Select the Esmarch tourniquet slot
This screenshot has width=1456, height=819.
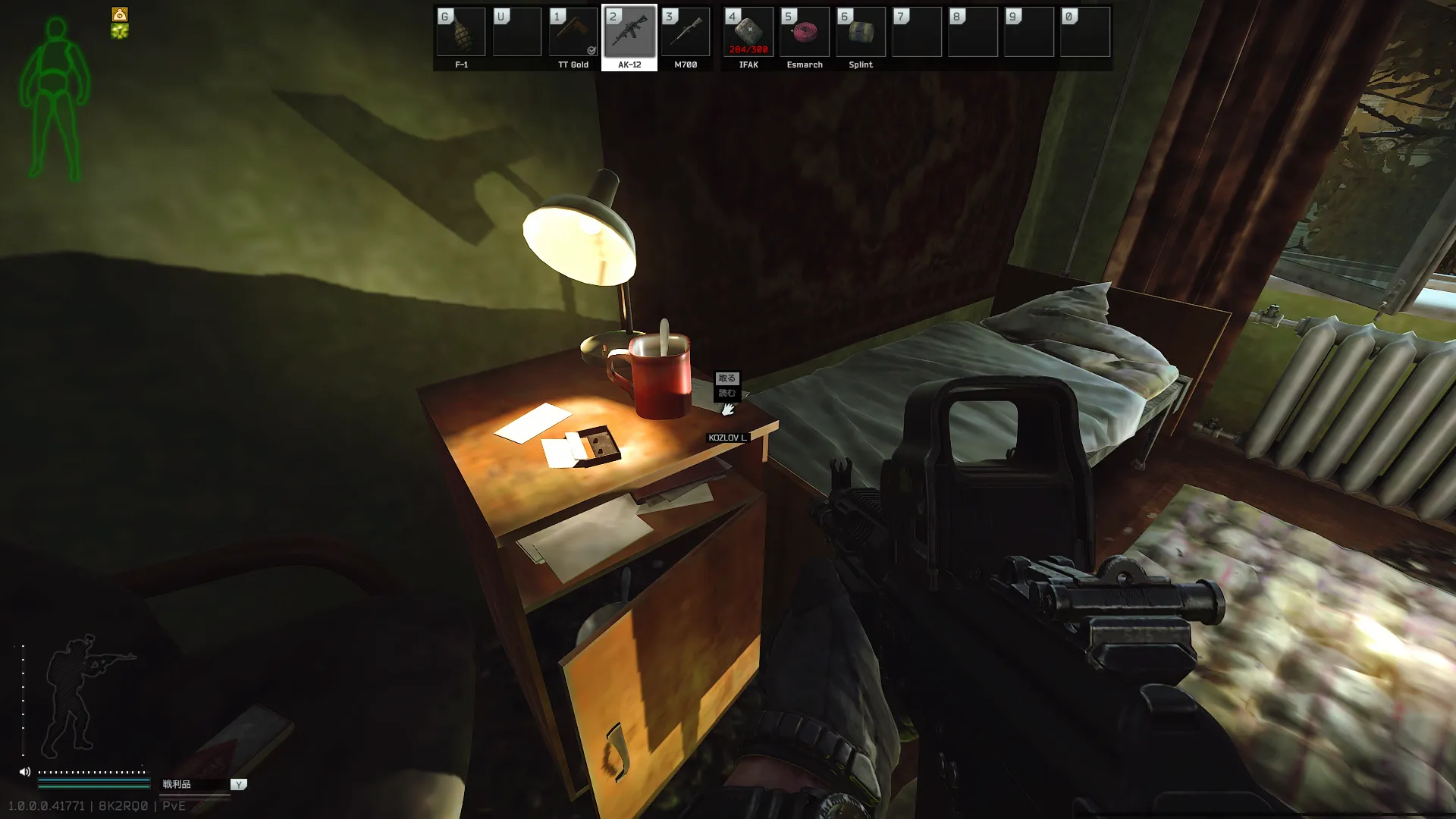pyautogui.click(x=805, y=33)
